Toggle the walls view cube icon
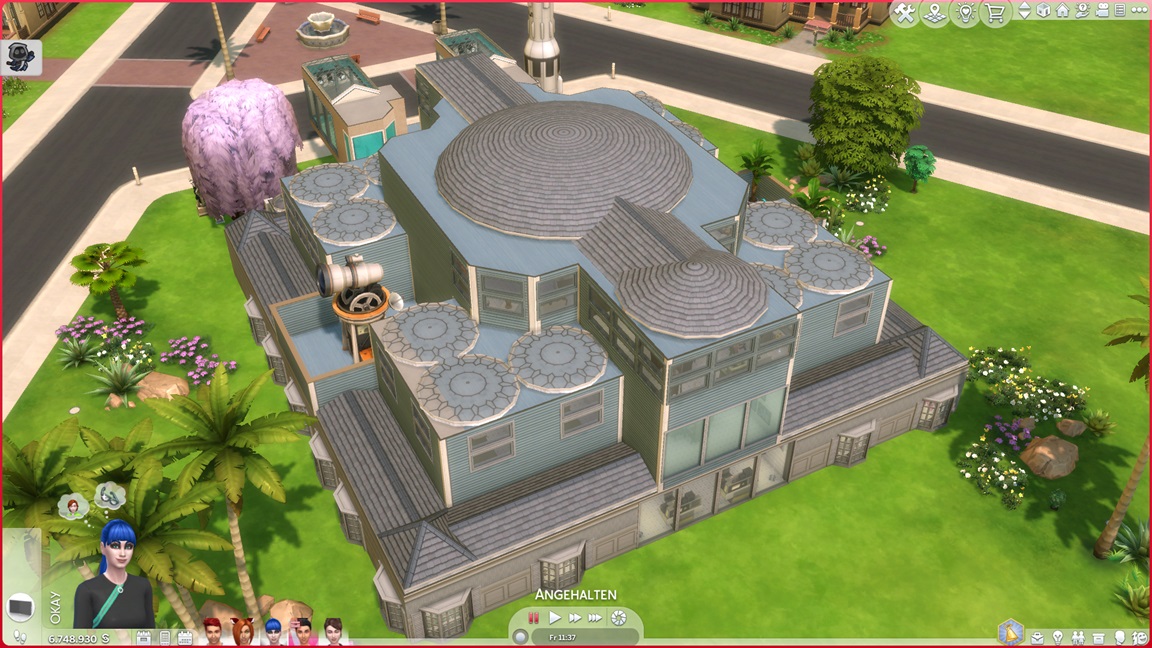The image size is (1152, 648). tap(1043, 12)
